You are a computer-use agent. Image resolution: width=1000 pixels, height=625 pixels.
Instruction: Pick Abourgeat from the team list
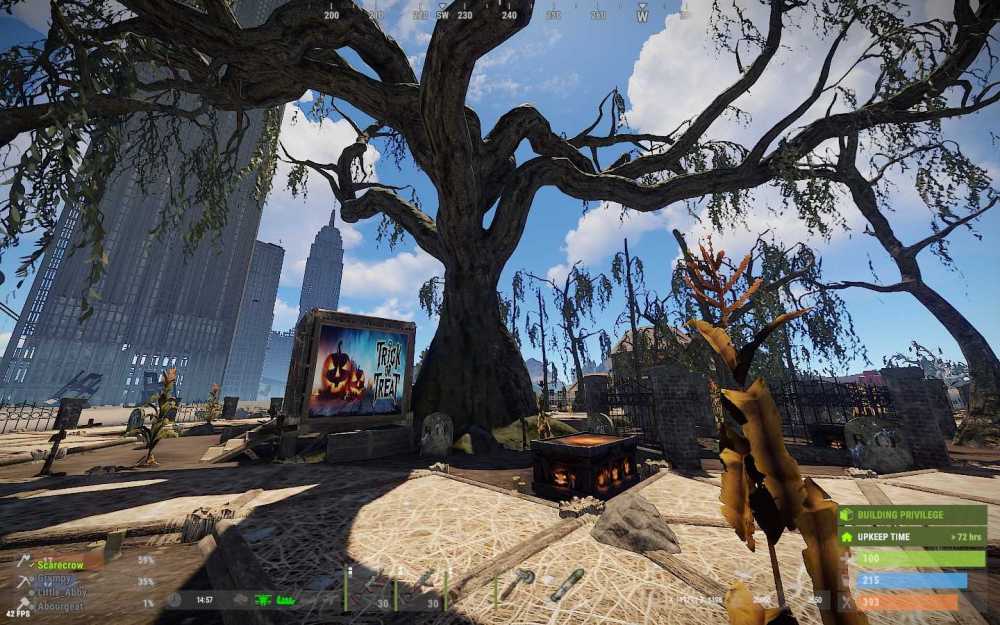[60, 606]
